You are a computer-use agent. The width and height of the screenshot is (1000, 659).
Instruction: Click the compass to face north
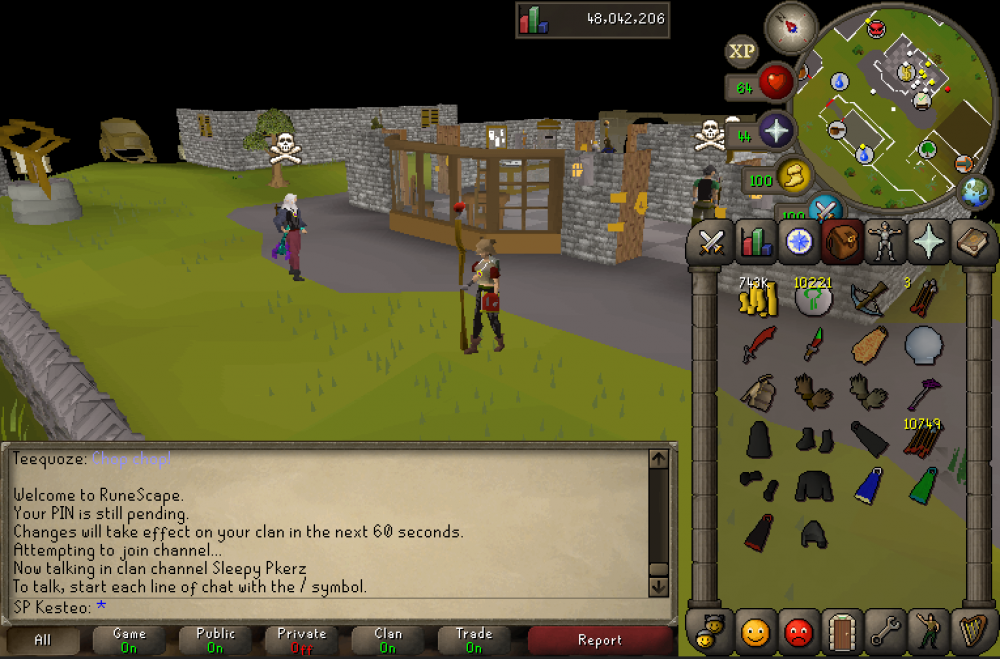pyautogui.click(x=791, y=28)
